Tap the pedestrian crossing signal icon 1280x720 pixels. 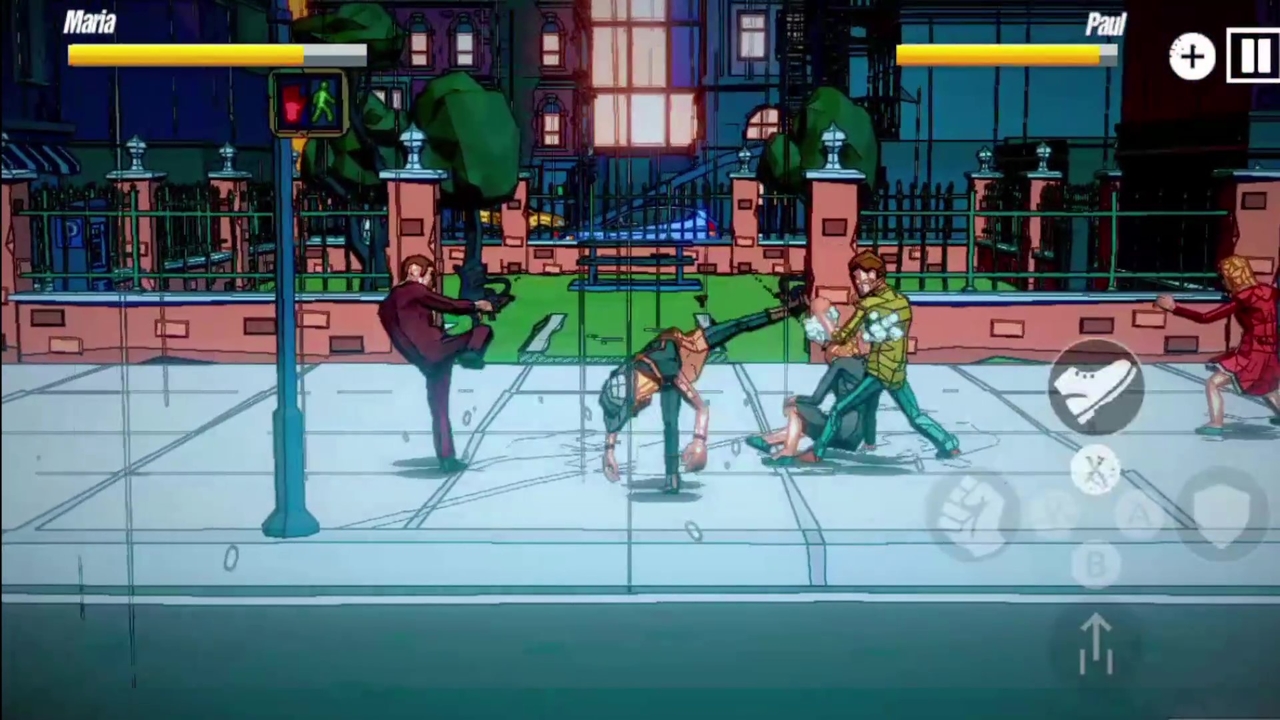click(309, 103)
